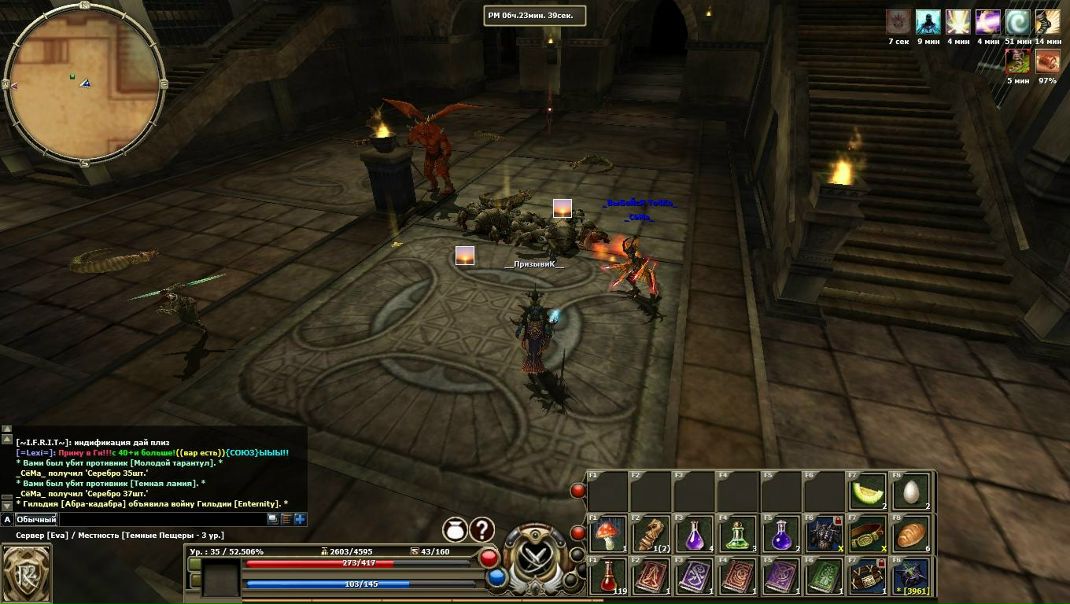Drink the red health potion with 119 count
Screen dimensions: 1070x604
pyautogui.click(x=606, y=576)
